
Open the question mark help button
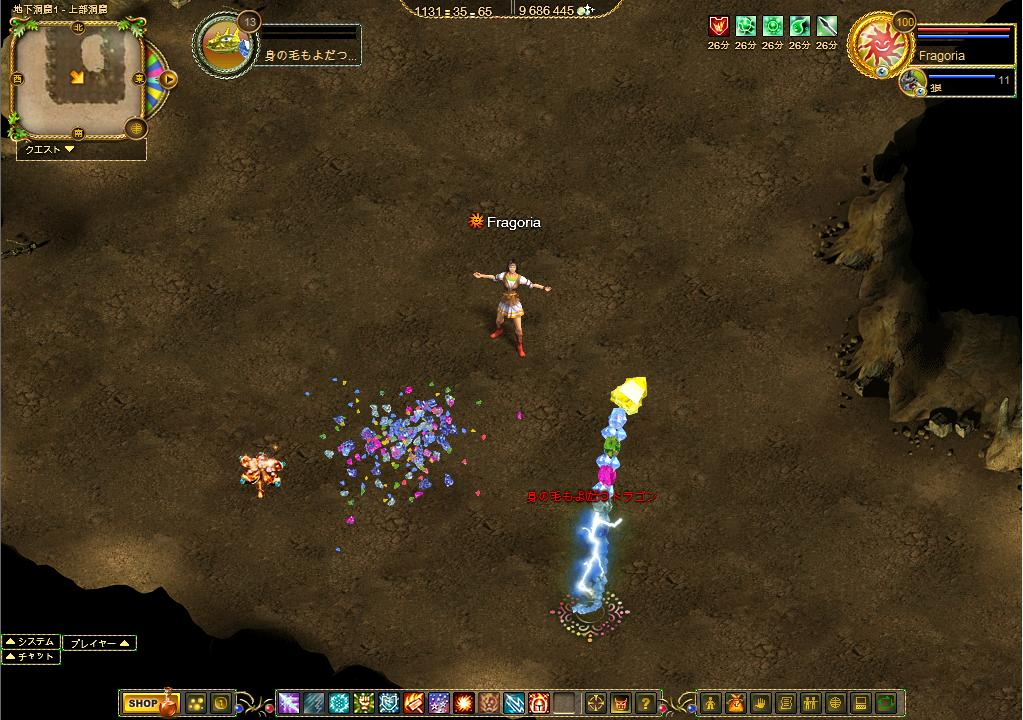point(646,703)
